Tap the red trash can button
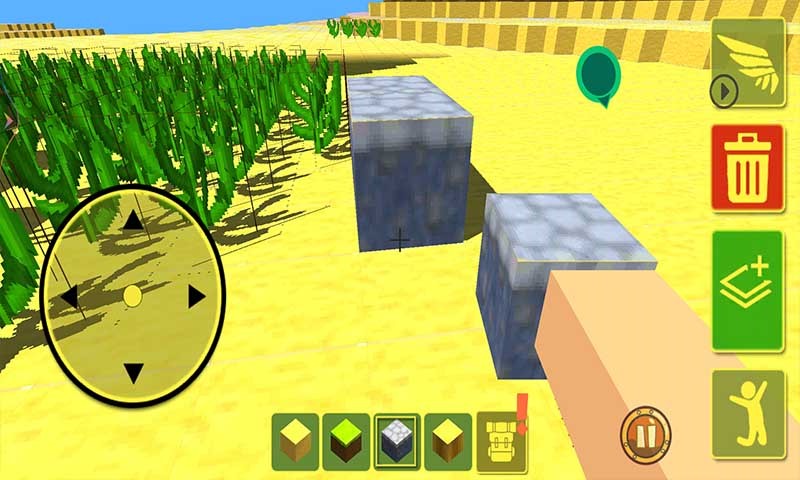The image size is (800, 480). [x=747, y=168]
